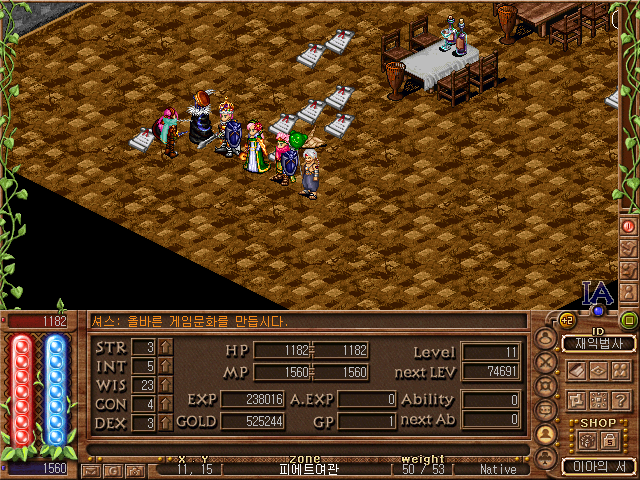The height and width of the screenshot is (480, 640).
Task: Open the character silhouette round button
Action: pyautogui.click(x=546, y=339)
